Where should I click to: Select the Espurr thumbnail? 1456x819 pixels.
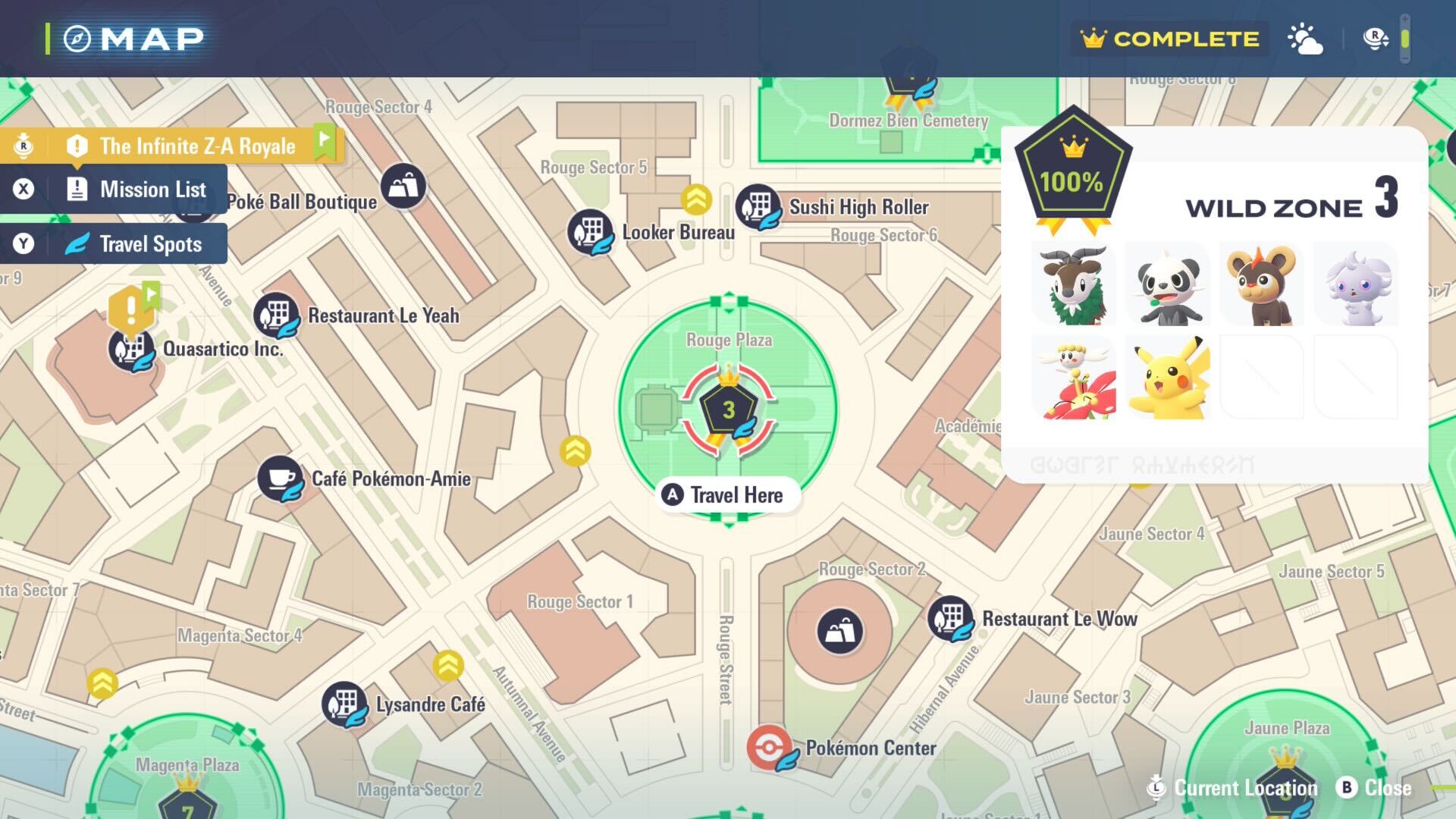[1356, 284]
